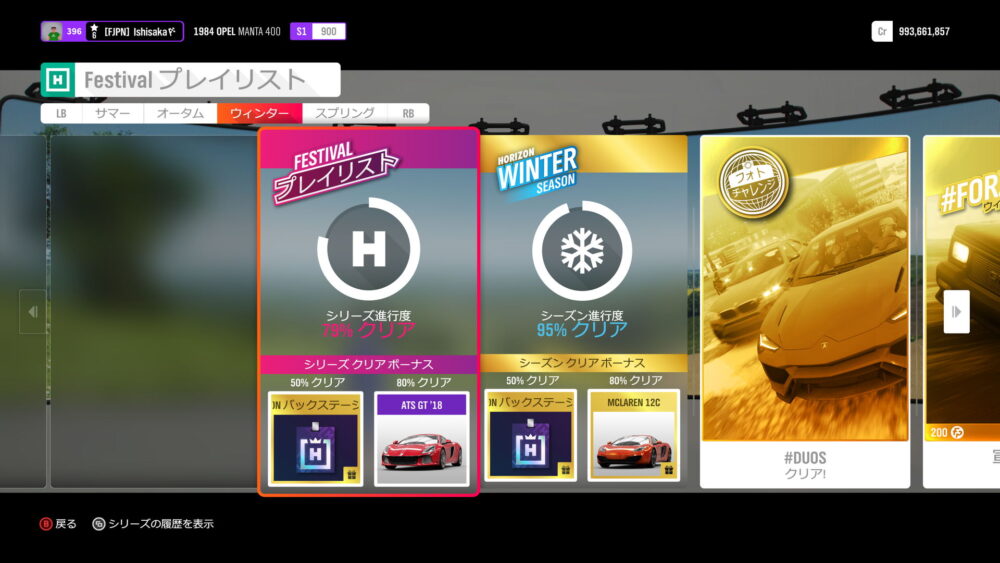Choose the #DUOS photo challenge card
Screen dimensions: 1000x563
click(804, 310)
